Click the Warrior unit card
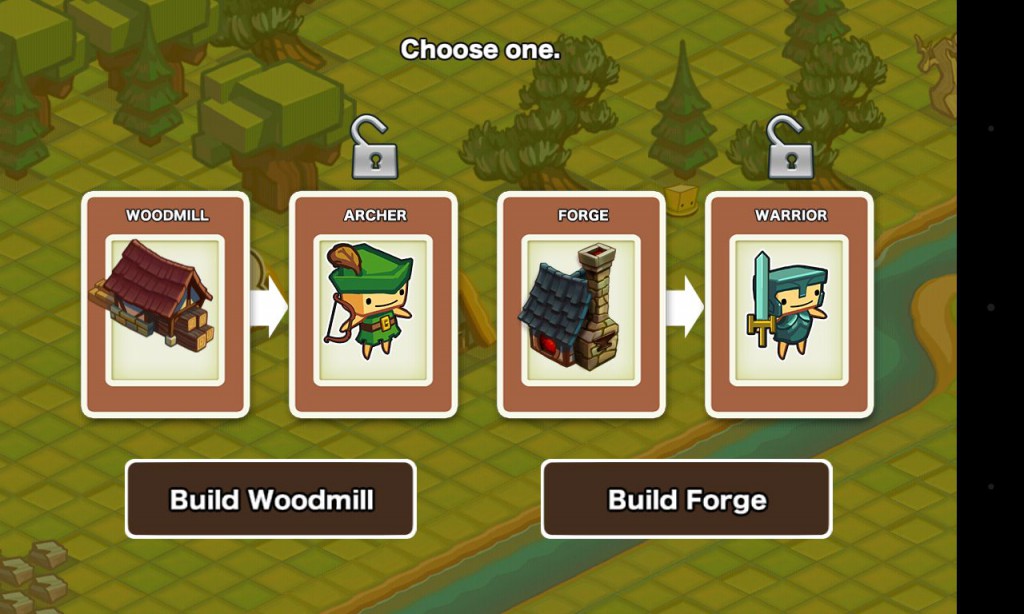The image size is (1024, 614). (789, 305)
